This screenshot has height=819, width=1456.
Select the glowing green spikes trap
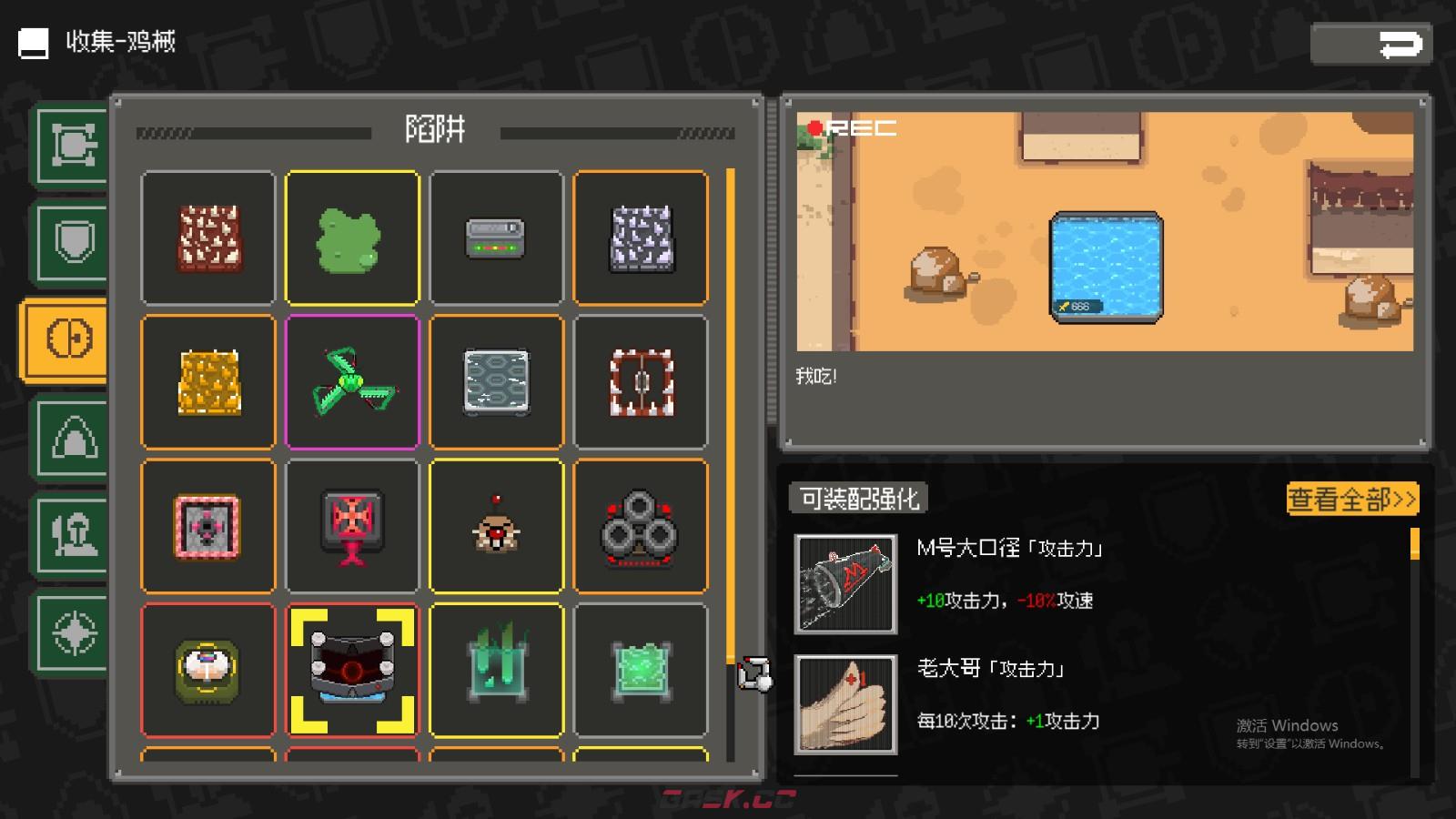497,671
